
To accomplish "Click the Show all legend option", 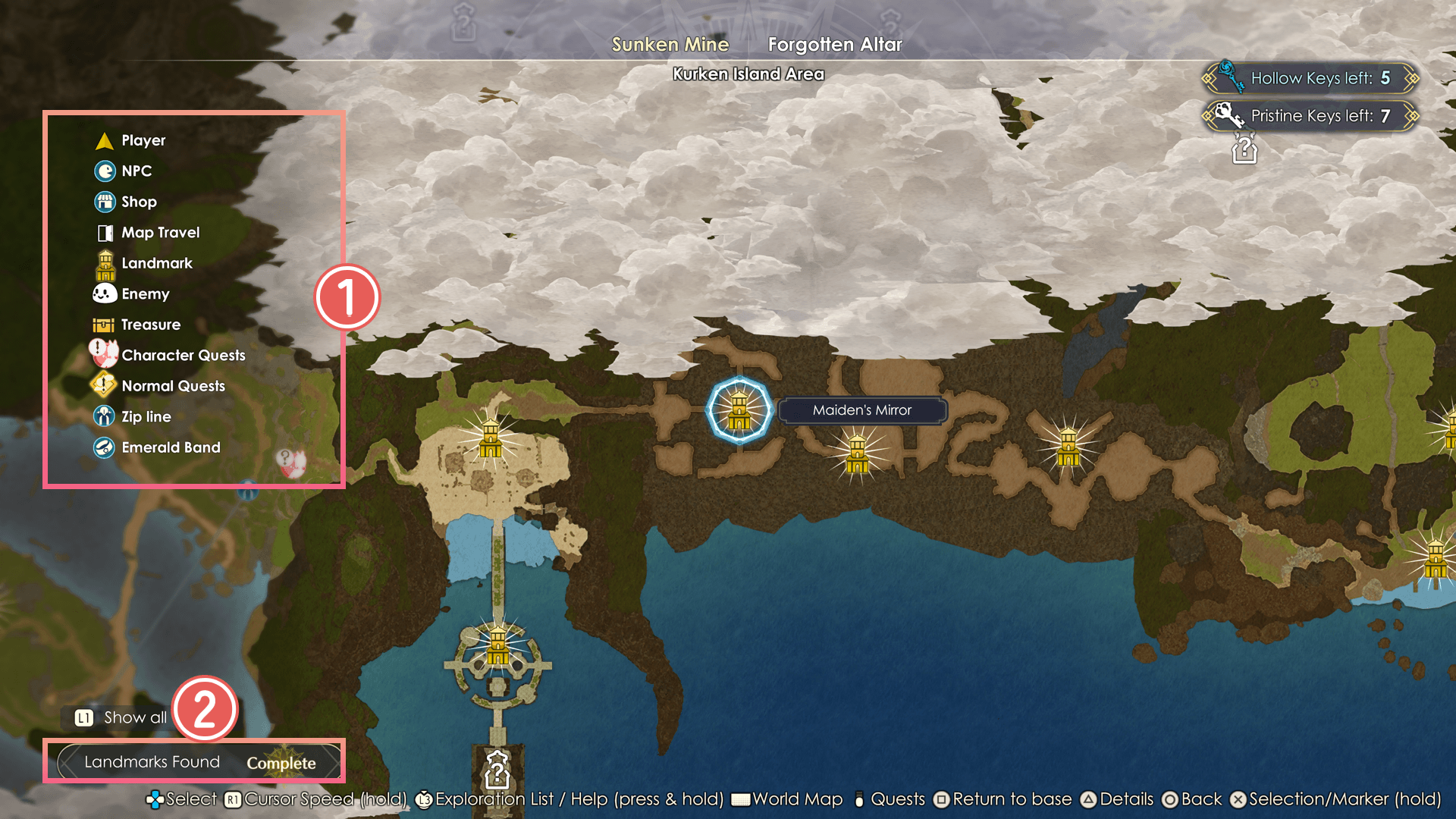I will tap(123, 717).
